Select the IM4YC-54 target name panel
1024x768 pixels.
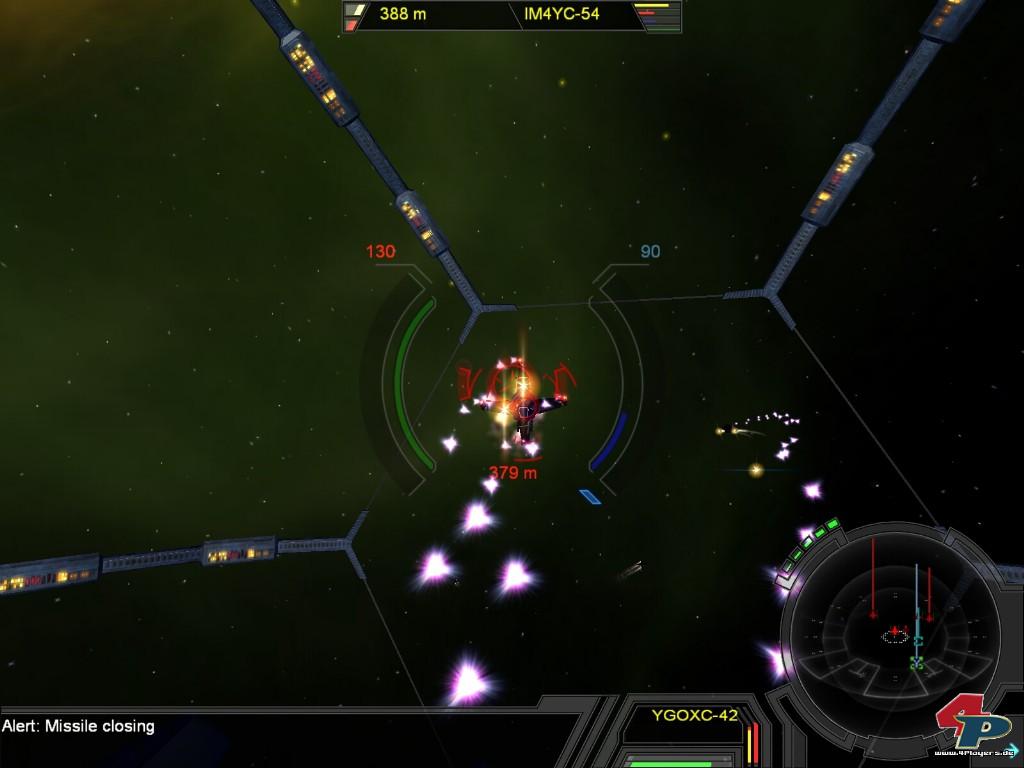(x=561, y=15)
